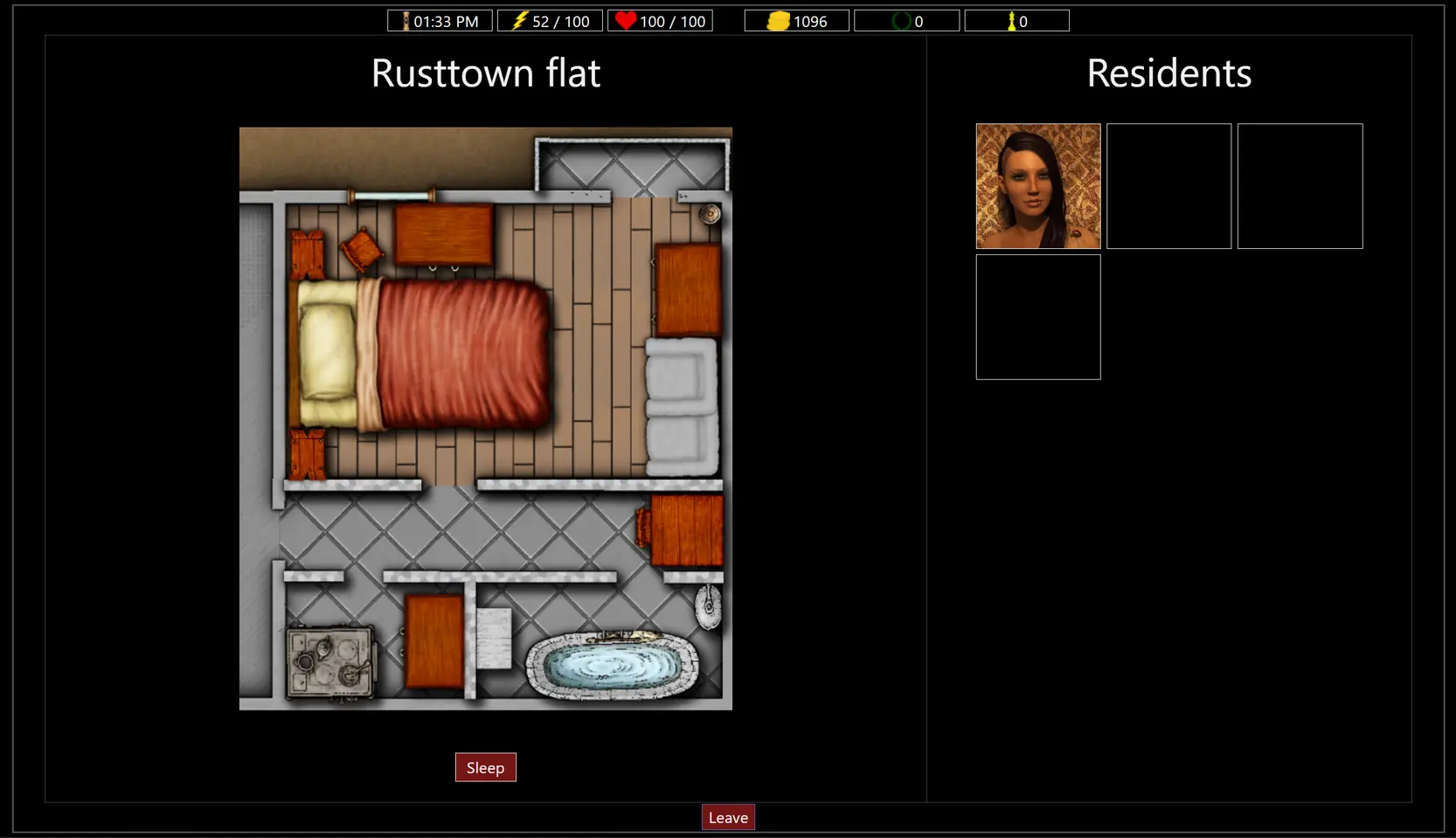Leave the Rusttown flat
The image size is (1456, 838).
pos(728,817)
